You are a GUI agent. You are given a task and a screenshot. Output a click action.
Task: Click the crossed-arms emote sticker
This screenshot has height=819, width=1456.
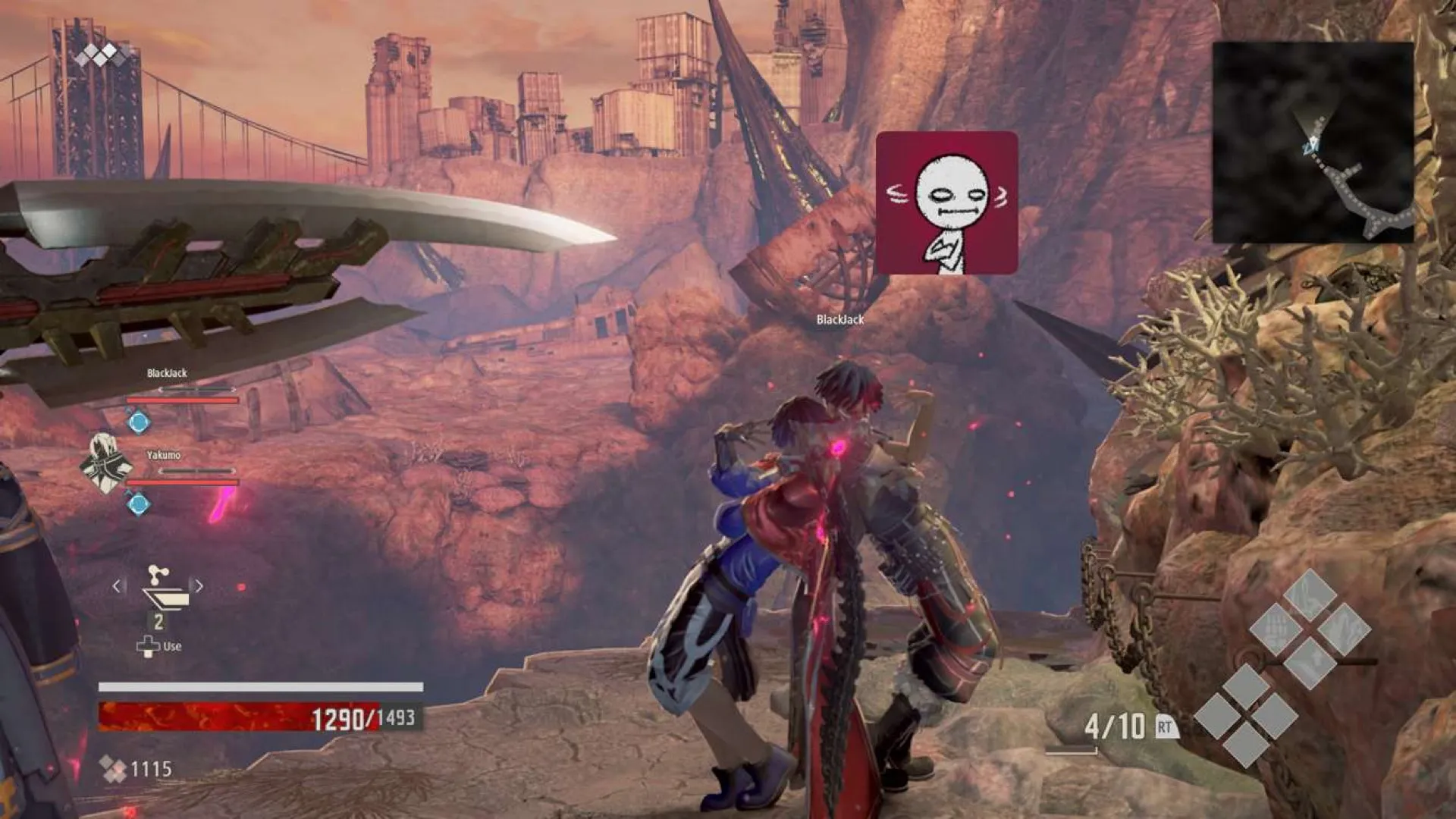tap(946, 202)
